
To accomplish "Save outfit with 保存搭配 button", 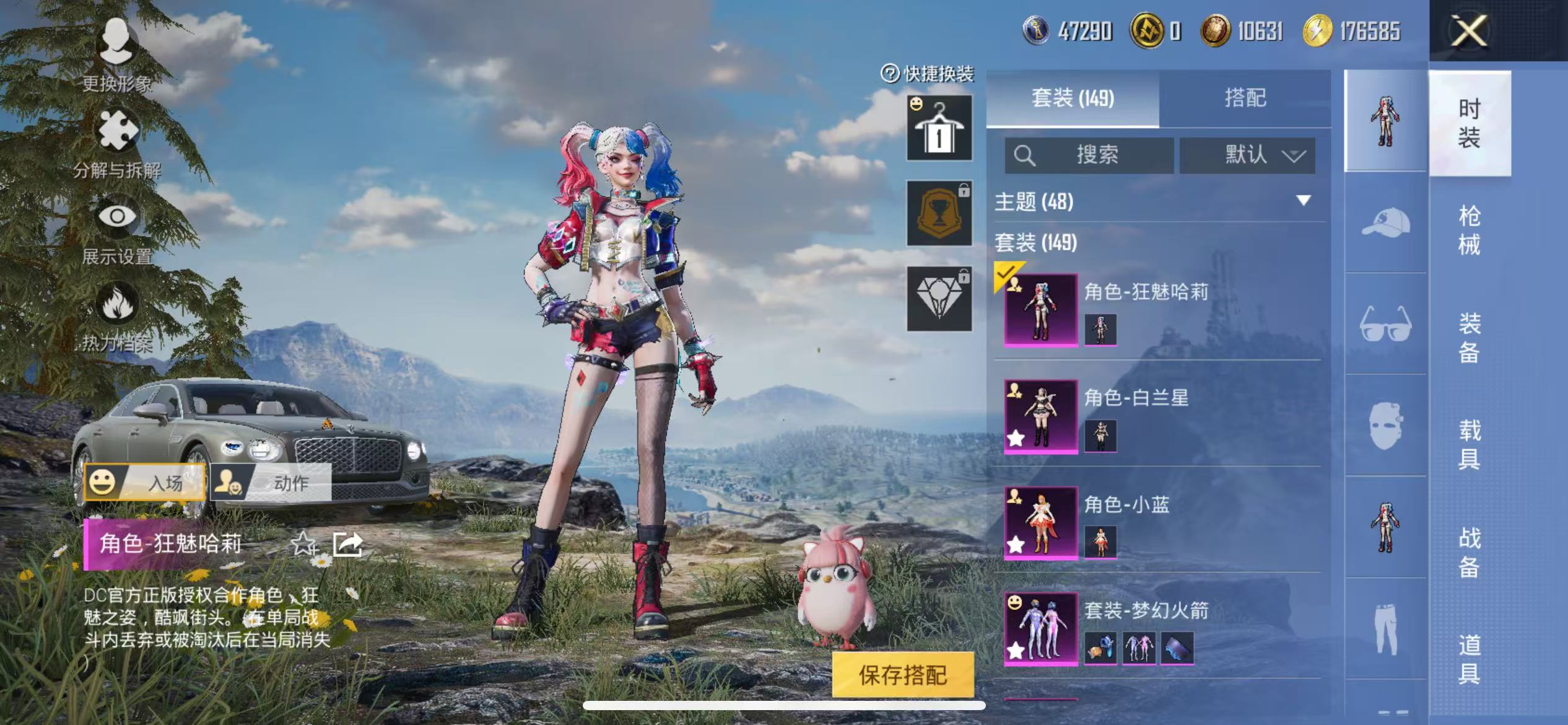I will tap(902, 675).
